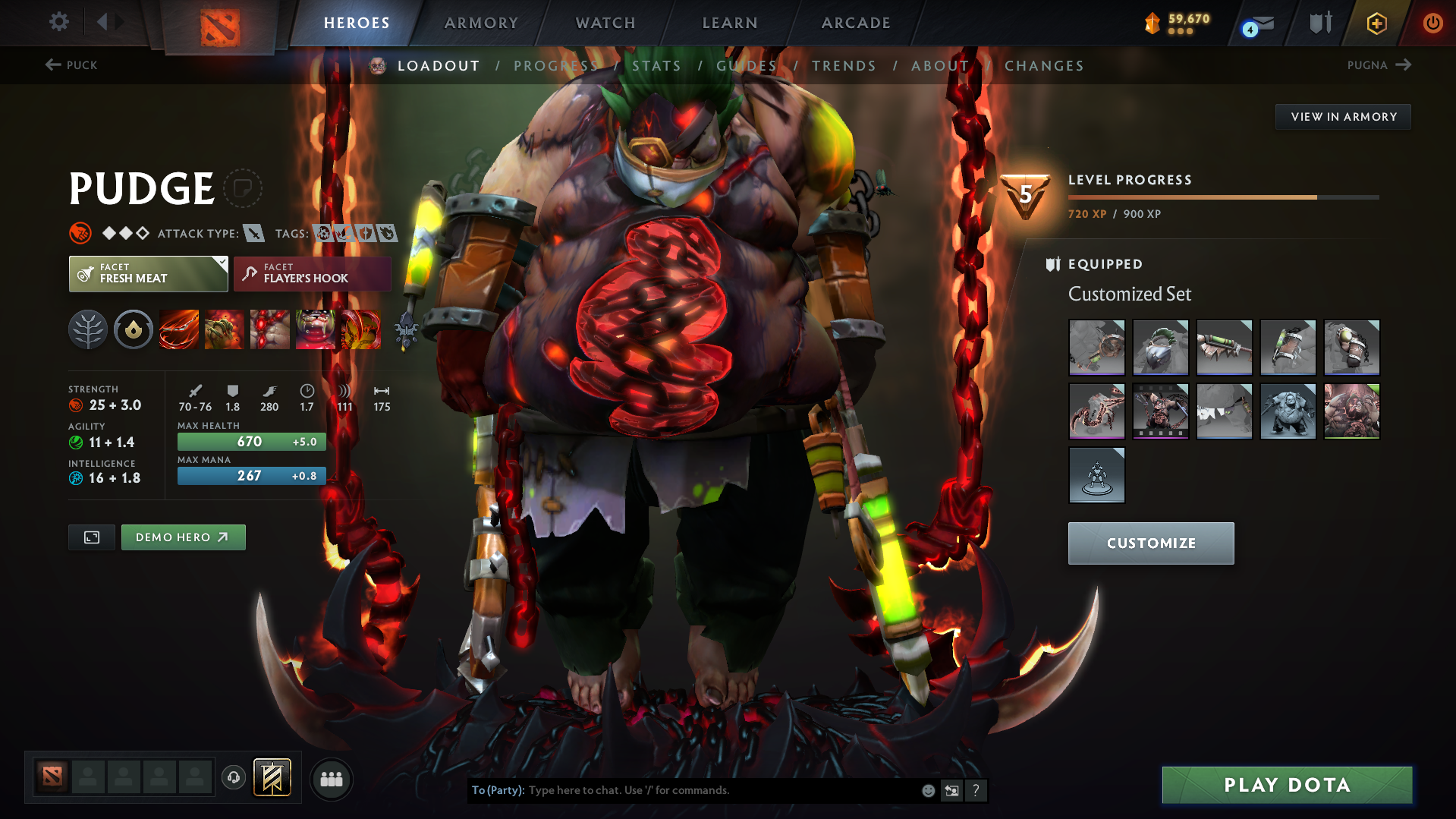View the Rot ability icon

pyautogui.click(x=224, y=329)
